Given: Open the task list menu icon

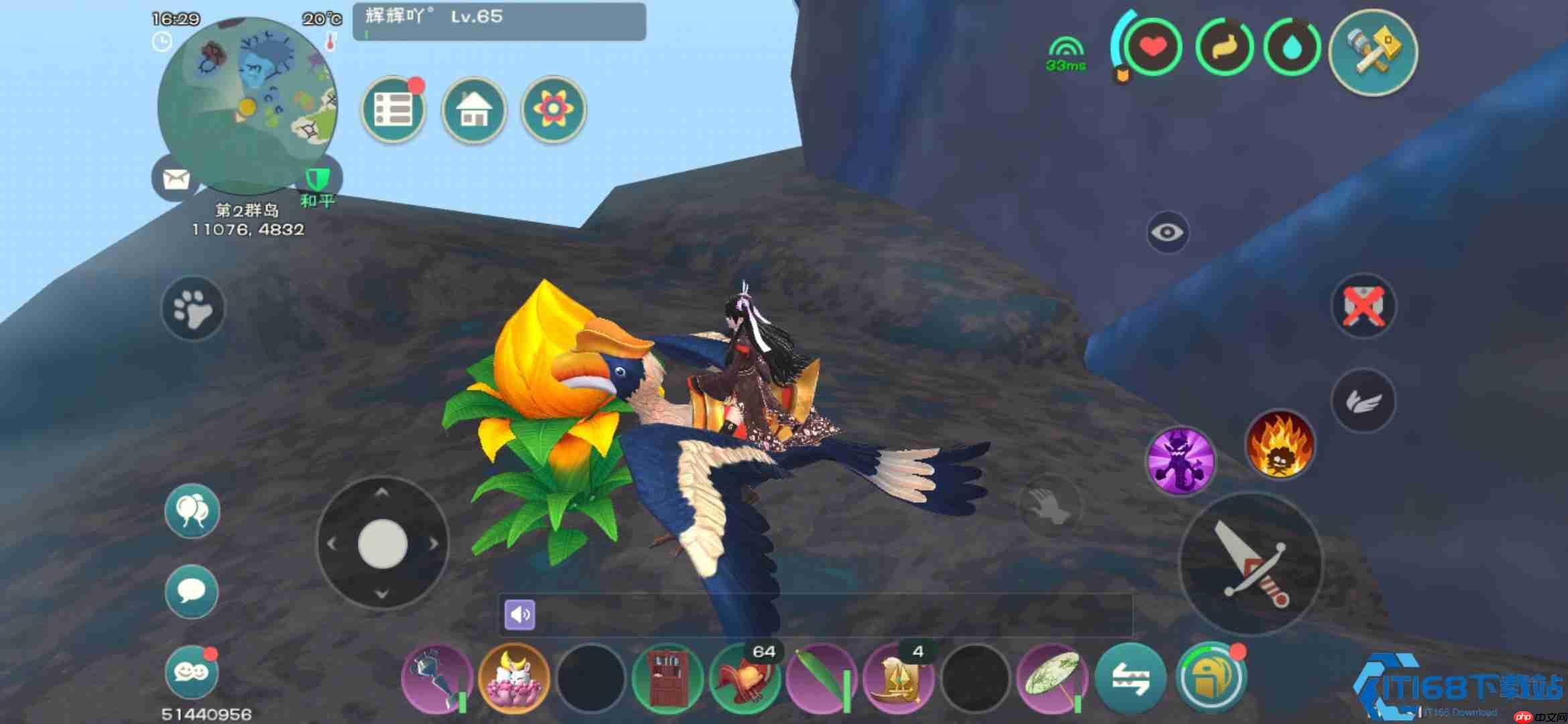Looking at the screenshot, I should click(393, 109).
